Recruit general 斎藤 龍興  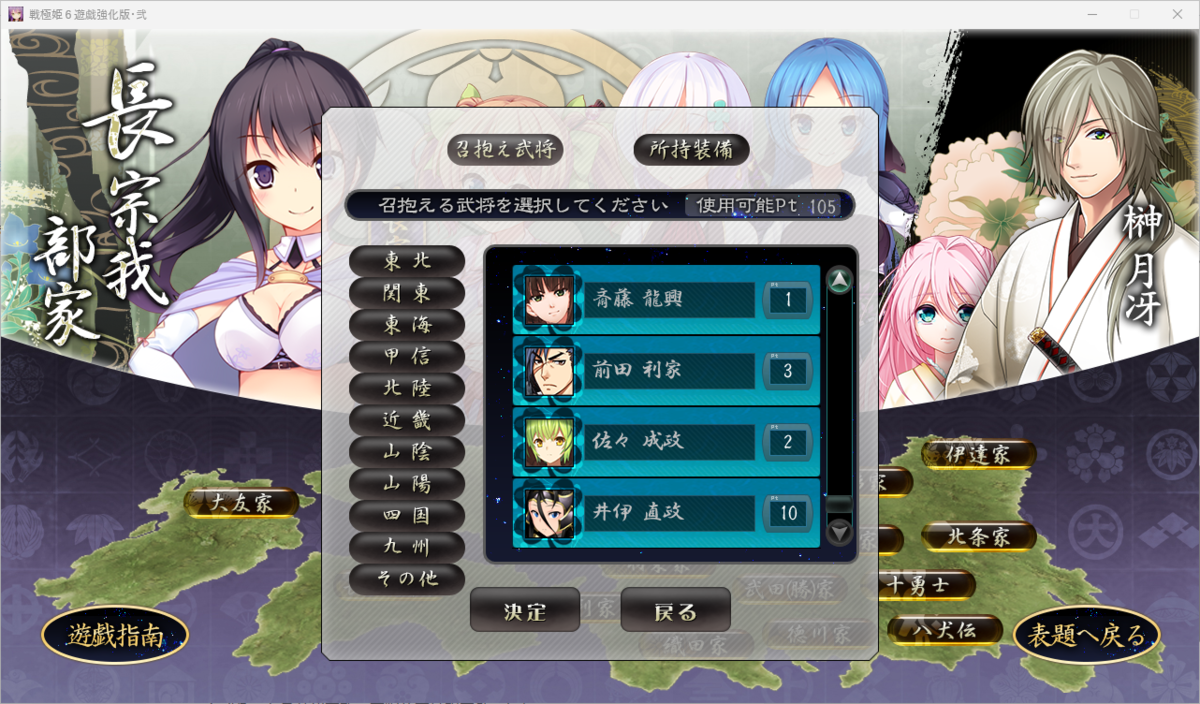pyautogui.click(x=666, y=299)
